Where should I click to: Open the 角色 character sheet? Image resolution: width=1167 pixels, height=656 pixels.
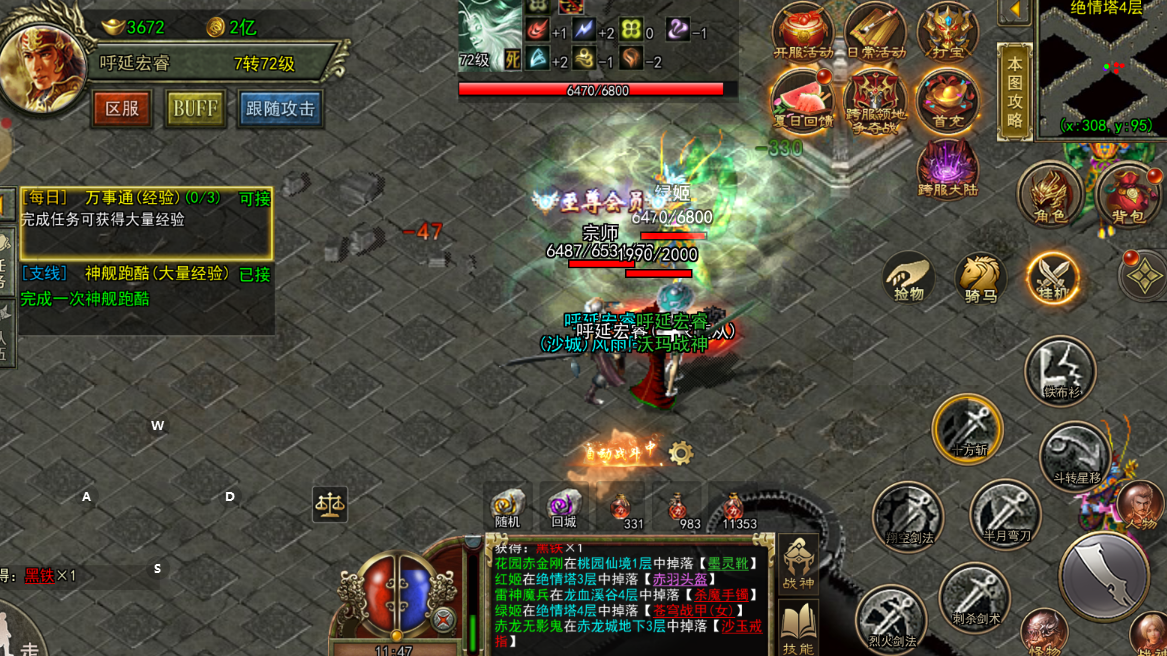pos(1049,193)
